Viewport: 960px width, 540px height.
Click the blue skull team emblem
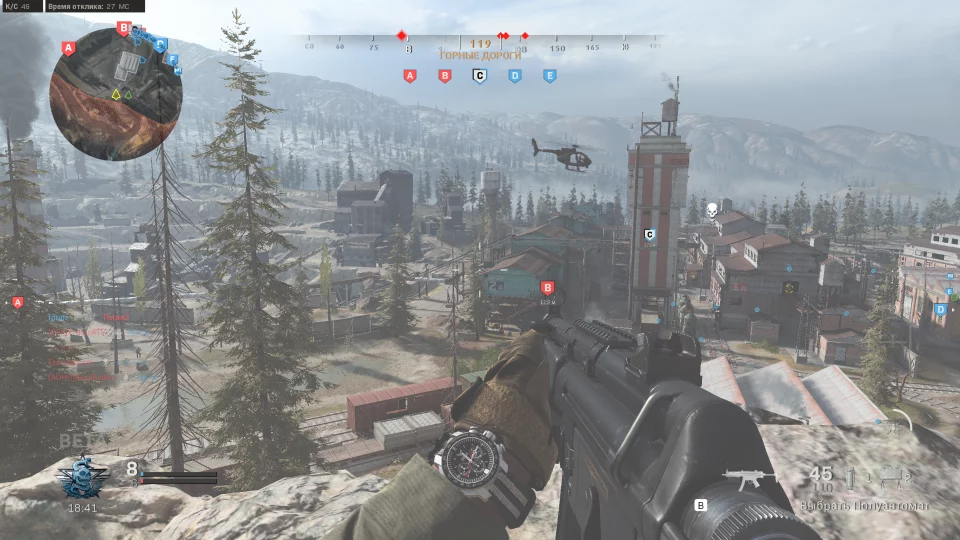tap(80, 478)
